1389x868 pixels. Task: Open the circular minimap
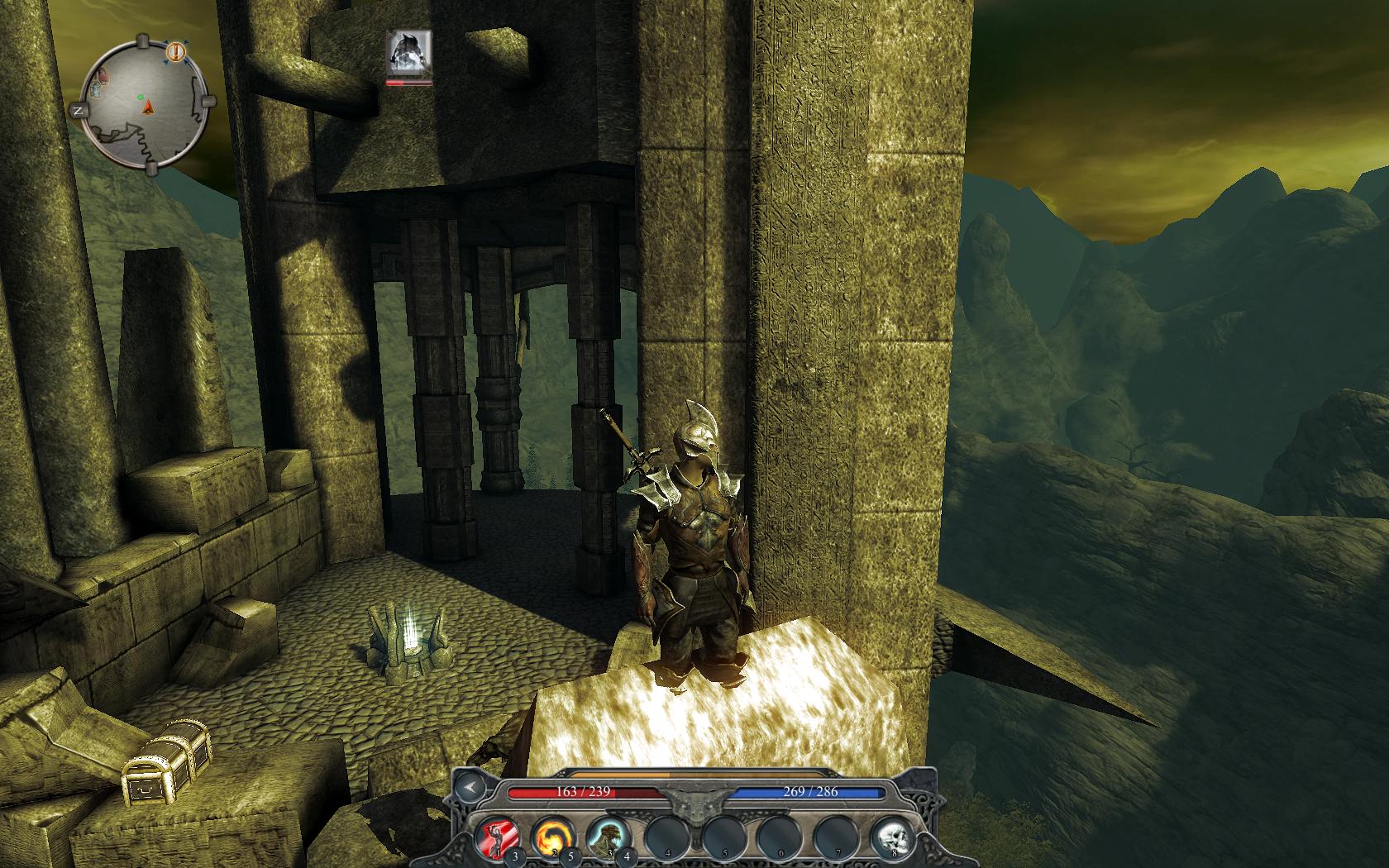[x=146, y=103]
